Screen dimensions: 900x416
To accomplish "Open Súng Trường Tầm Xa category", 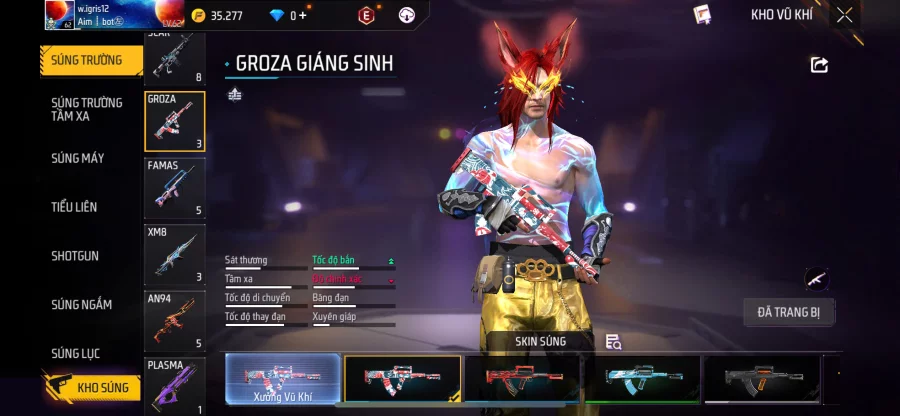I will tap(87, 109).
